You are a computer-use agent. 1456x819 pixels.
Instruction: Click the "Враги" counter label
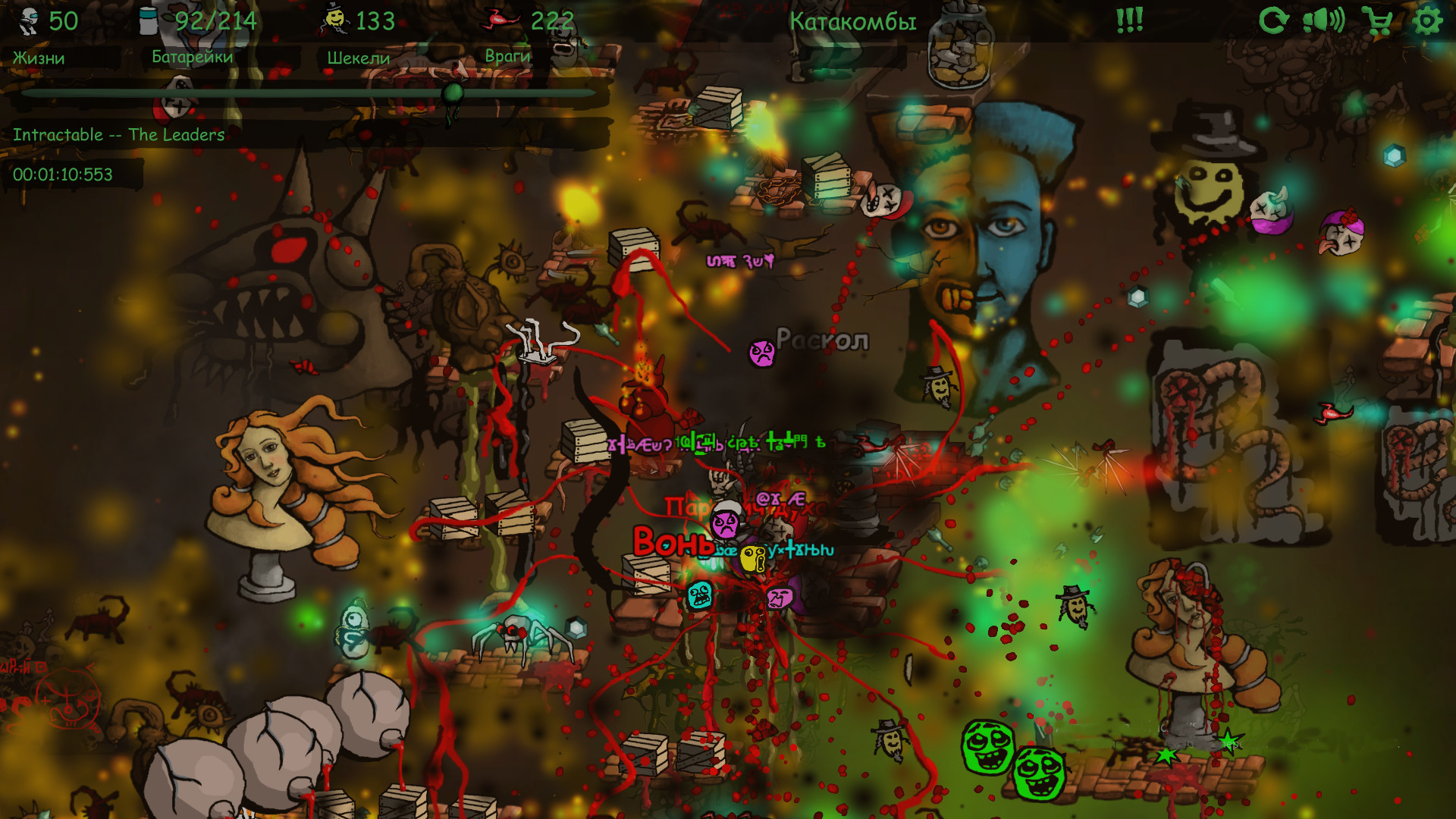pyautogui.click(x=507, y=56)
